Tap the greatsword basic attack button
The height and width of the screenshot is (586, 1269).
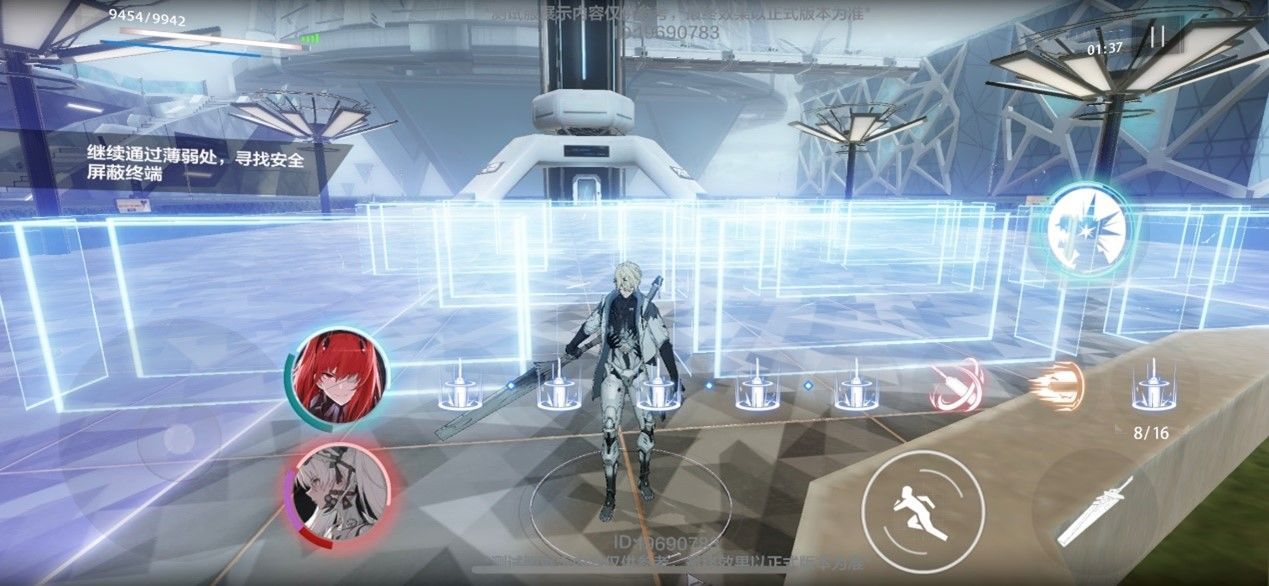click(x=1095, y=511)
